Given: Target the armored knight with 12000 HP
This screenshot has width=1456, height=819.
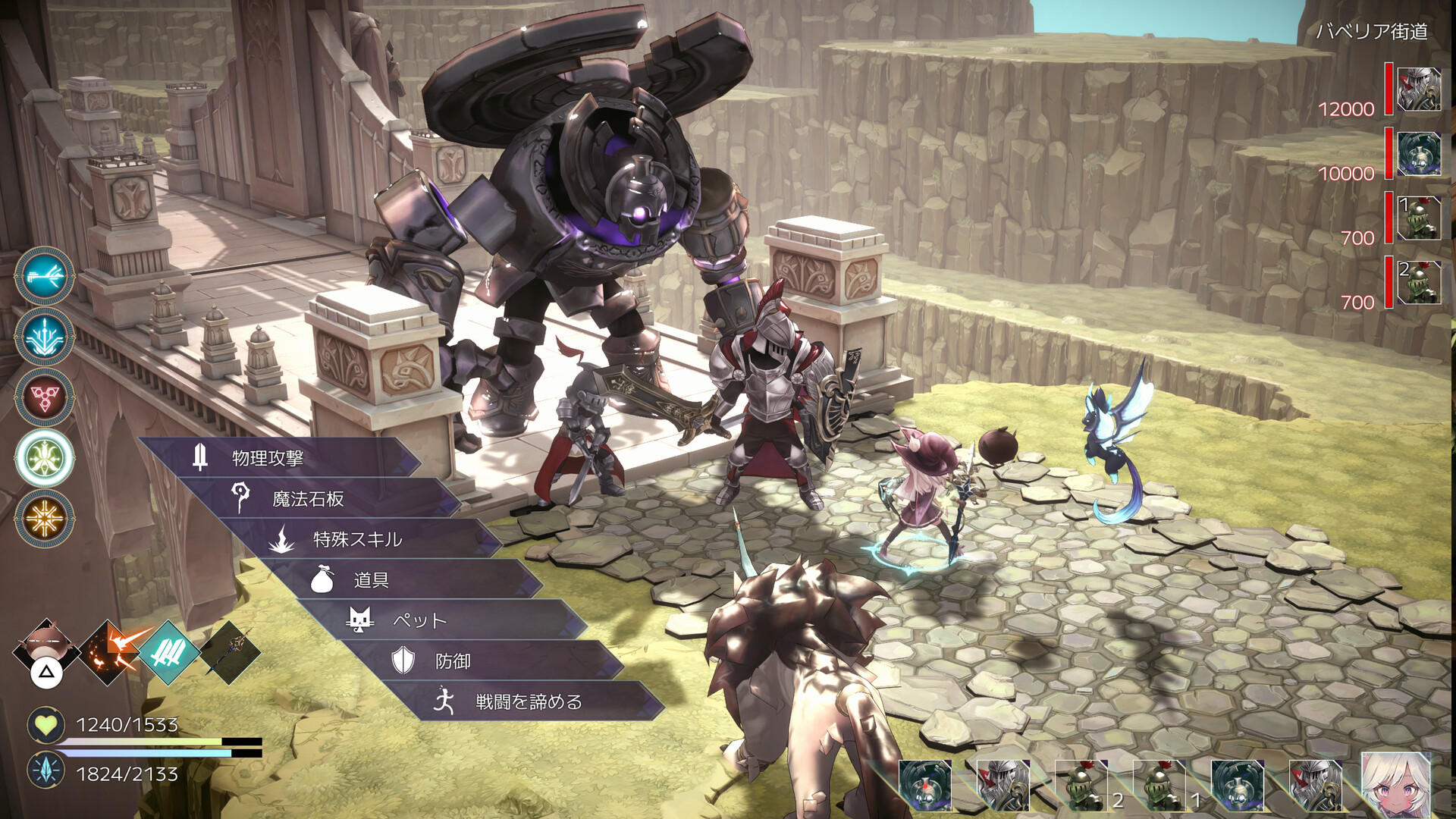Looking at the screenshot, I should [x=1419, y=89].
